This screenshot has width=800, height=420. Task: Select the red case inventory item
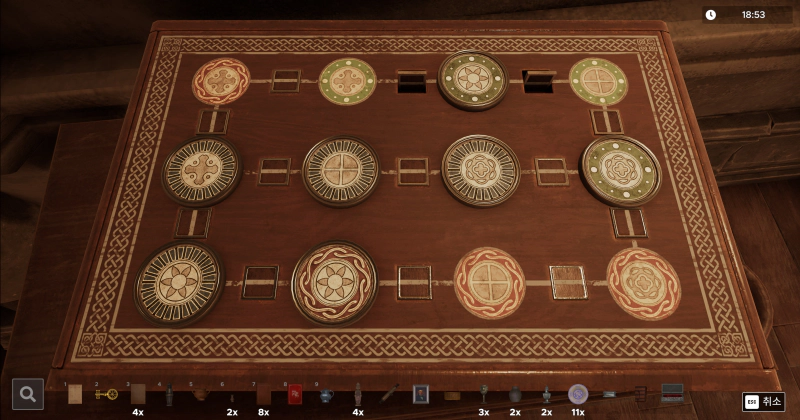pyautogui.click(x=673, y=394)
